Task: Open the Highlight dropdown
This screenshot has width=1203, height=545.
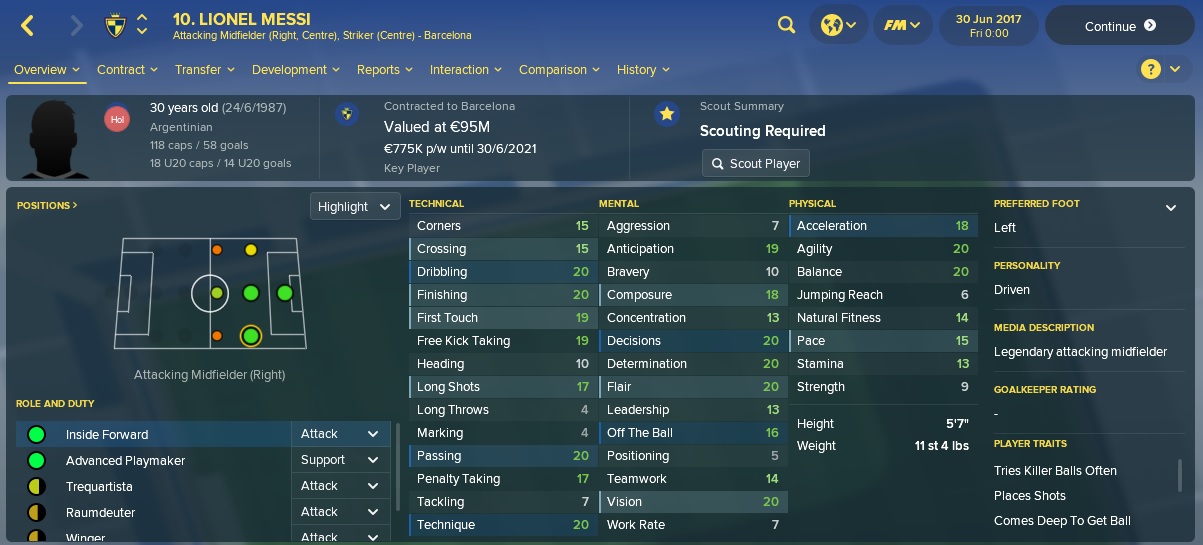Action: point(355,207)
